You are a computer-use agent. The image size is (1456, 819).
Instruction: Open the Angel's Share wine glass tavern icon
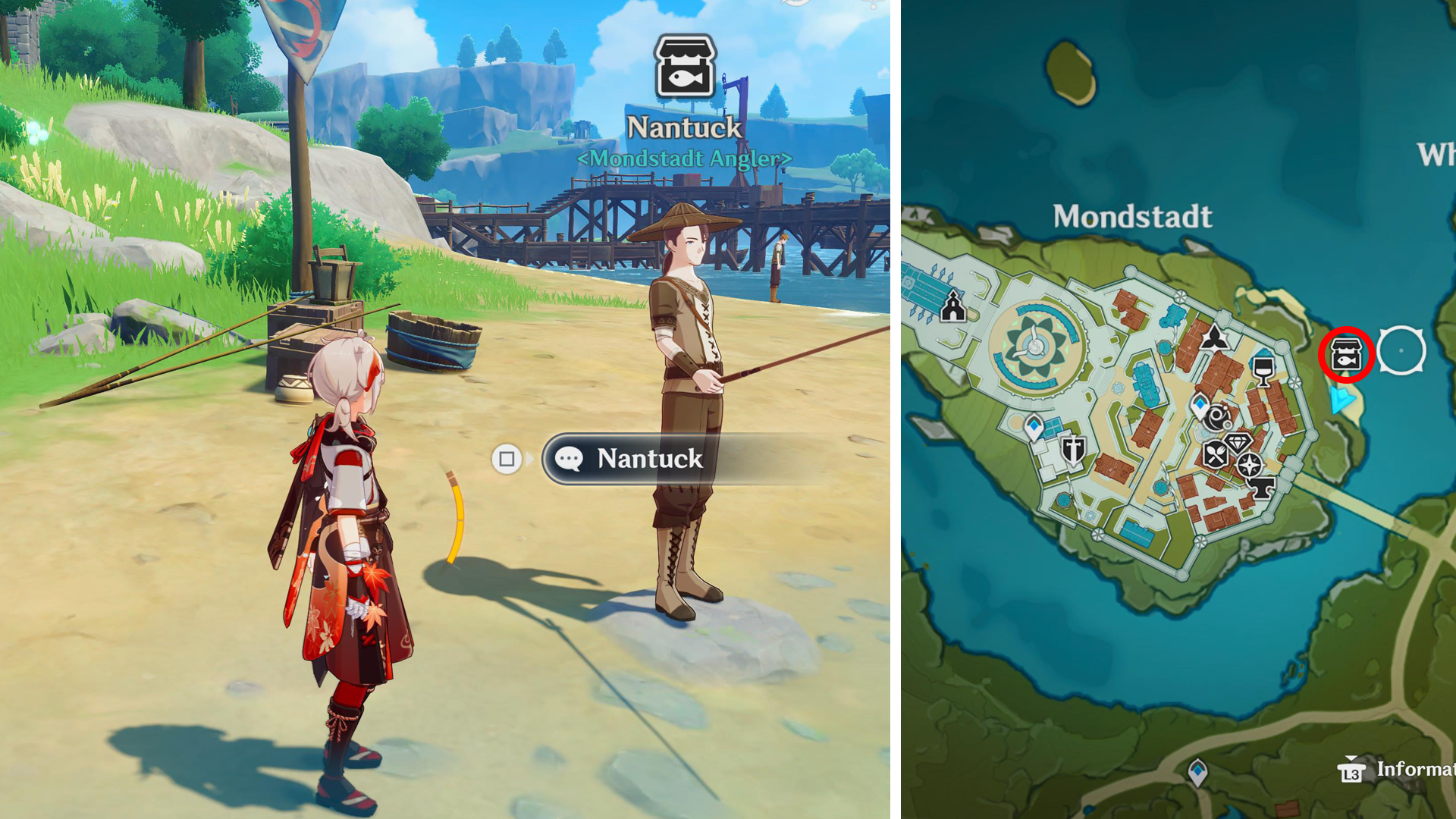click(x=1262, y=372)
